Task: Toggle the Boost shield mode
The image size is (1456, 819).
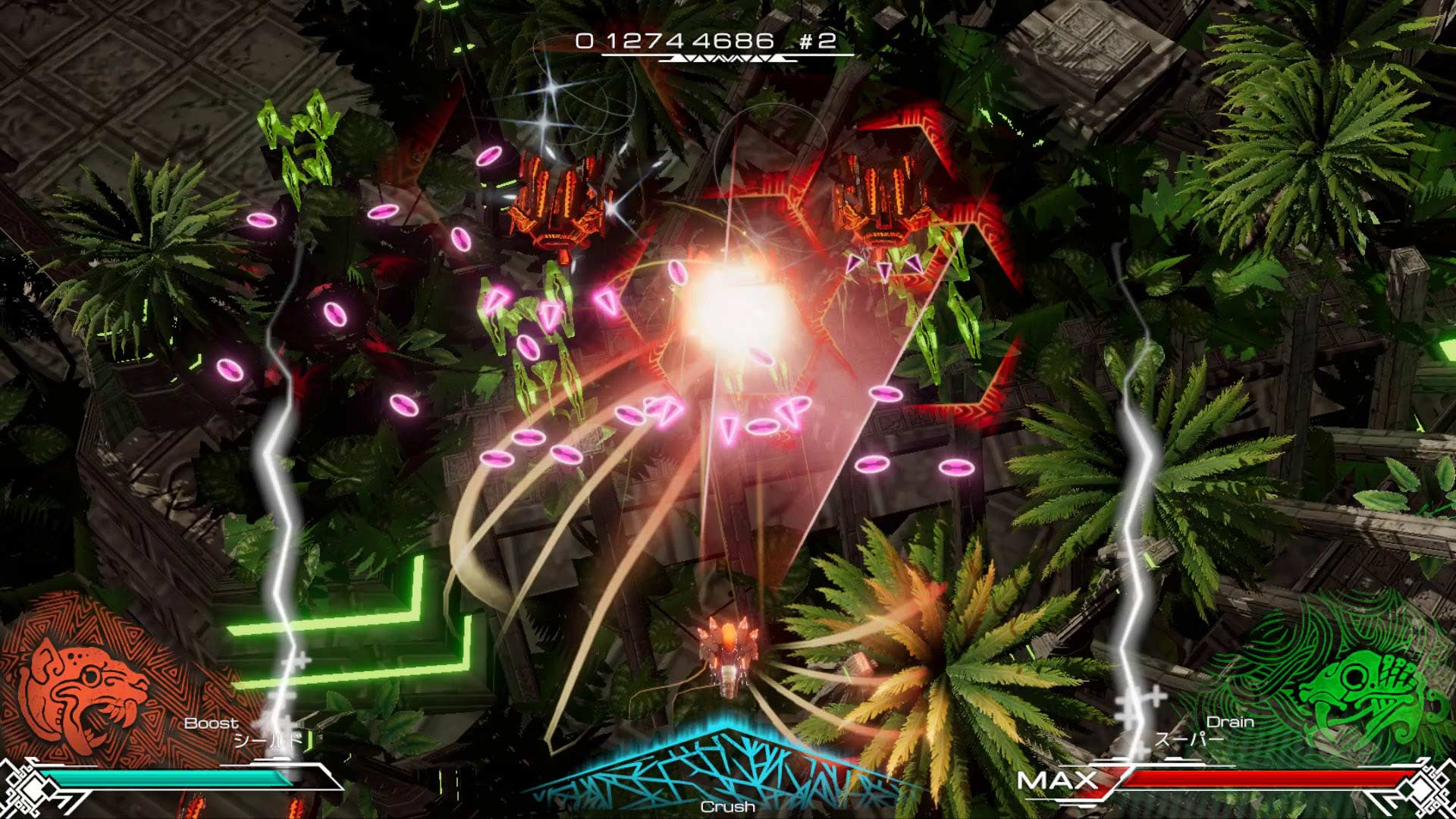Action: 210,725
